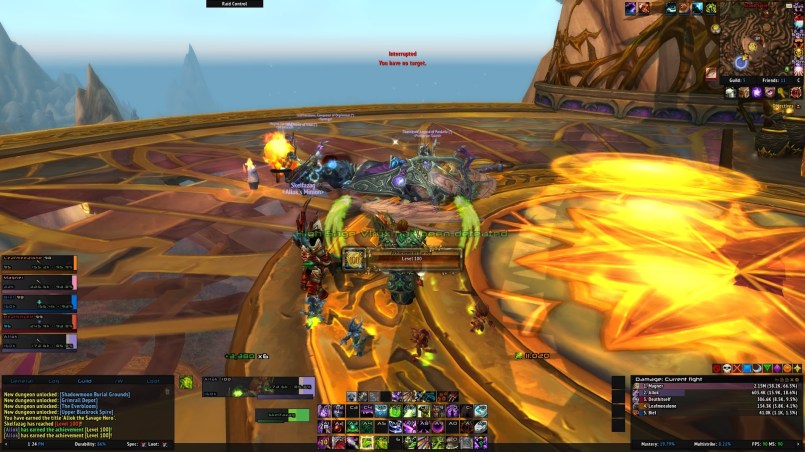Image resolution: width=805 pixels, height=452 pixels.
Task: Click the Raid Control button
Action: coord(234,4)
